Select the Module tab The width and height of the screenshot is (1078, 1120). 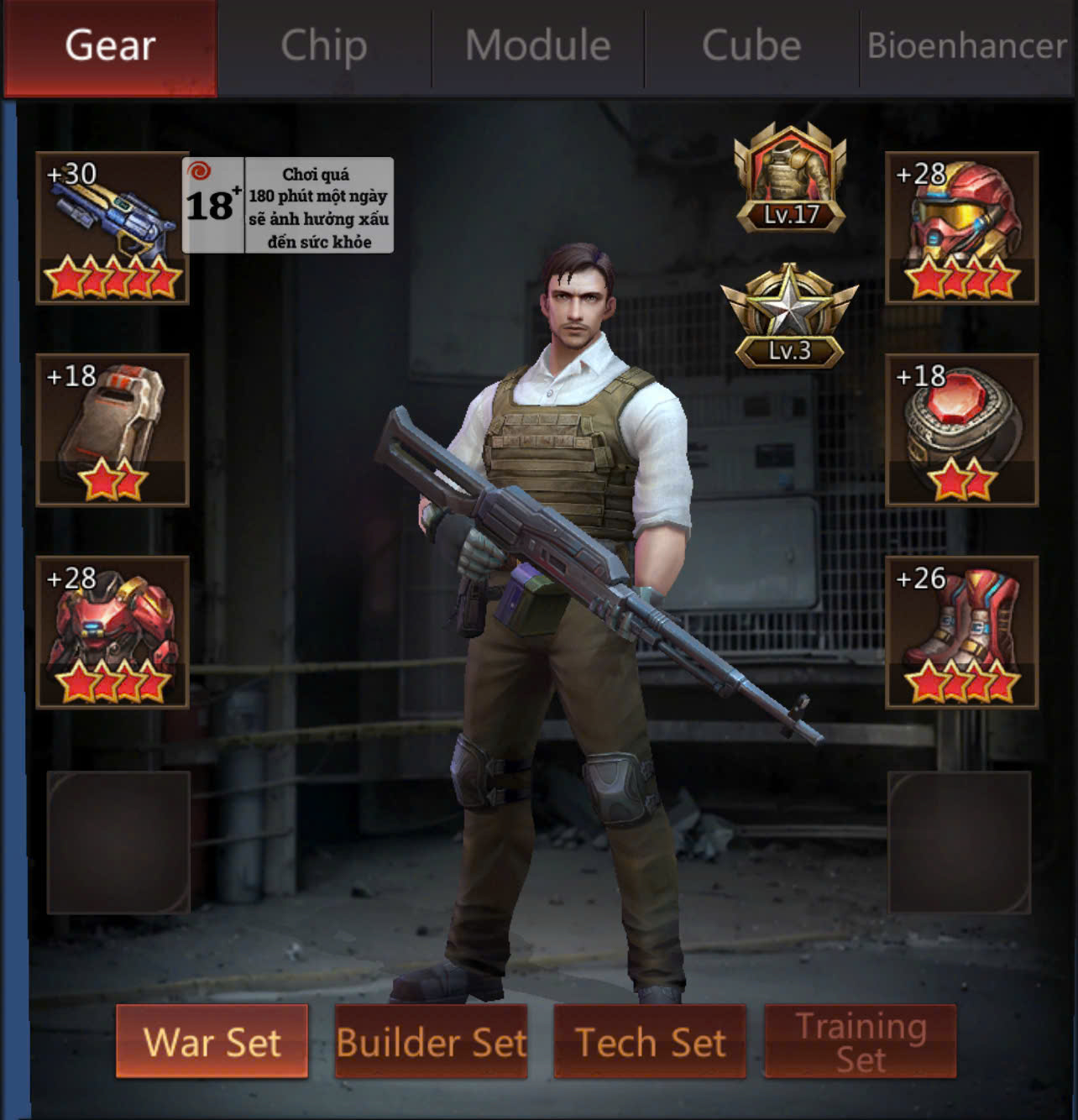(x=538, y=46)
